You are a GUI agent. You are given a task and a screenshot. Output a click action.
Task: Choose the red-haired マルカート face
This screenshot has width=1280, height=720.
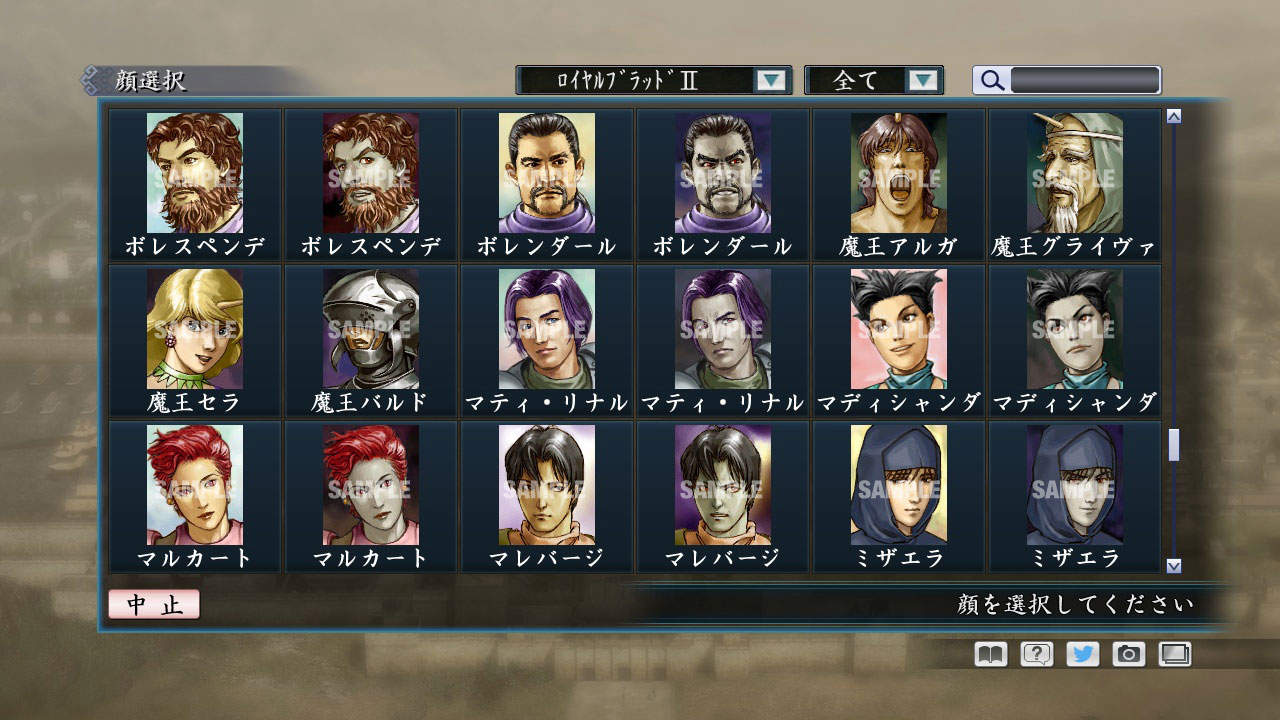(x=196, y=487)
